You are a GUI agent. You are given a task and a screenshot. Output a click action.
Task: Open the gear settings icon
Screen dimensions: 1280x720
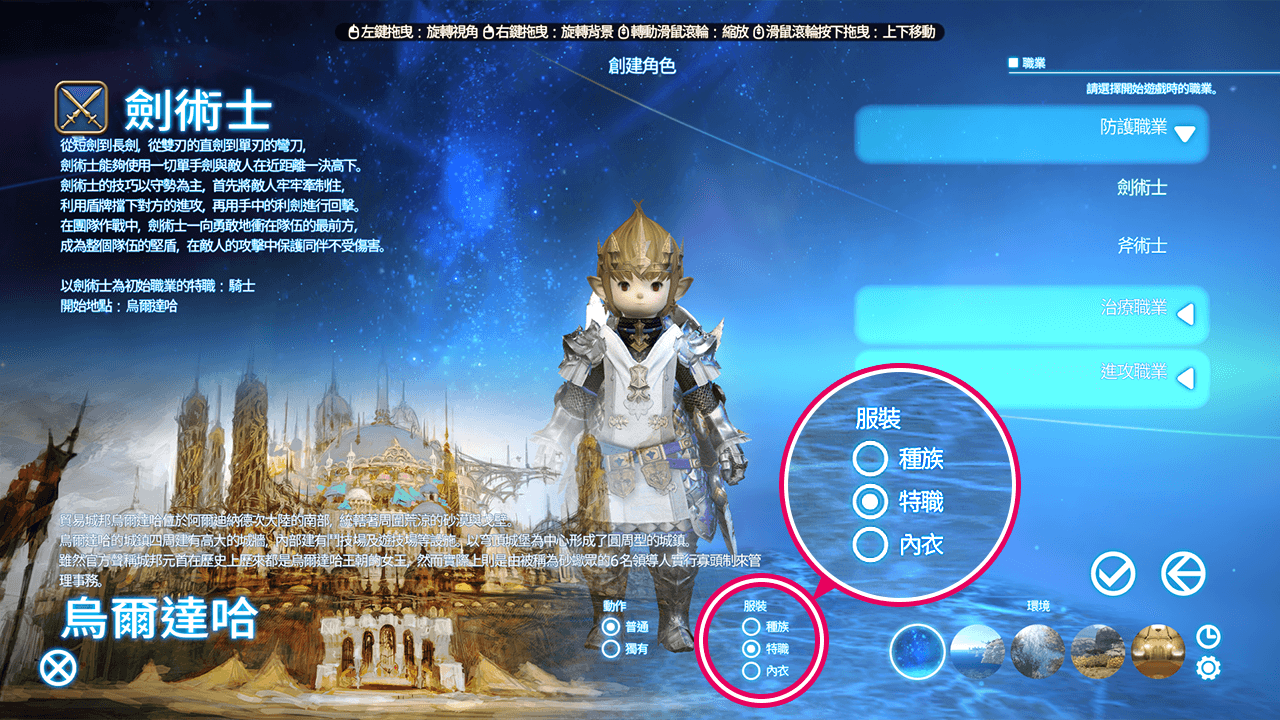point(1208,667)
